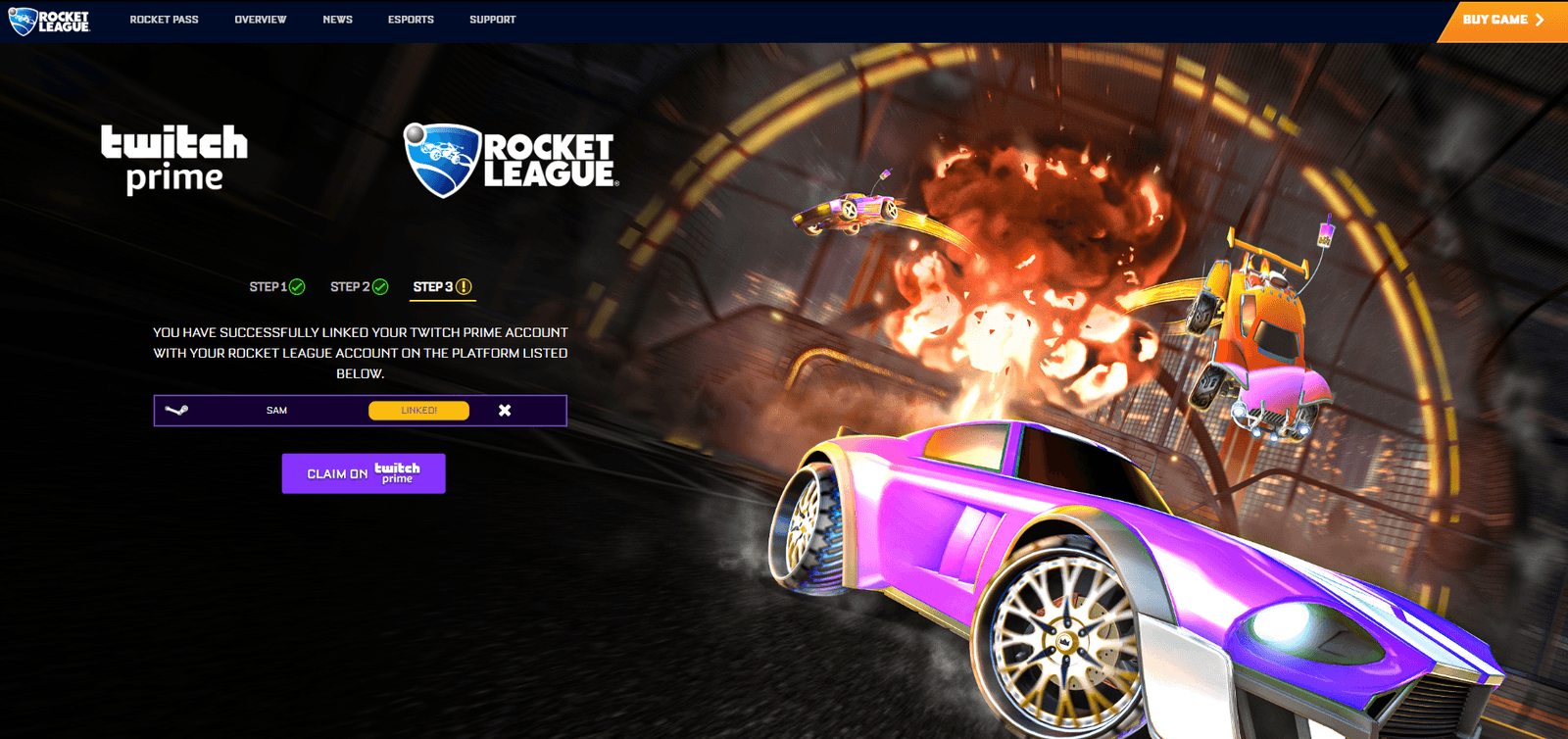Viewport: 1568px width, 739px height.
Task: Click the Buy Game button
Action: pyautogui.click(x=1499, y=19)
